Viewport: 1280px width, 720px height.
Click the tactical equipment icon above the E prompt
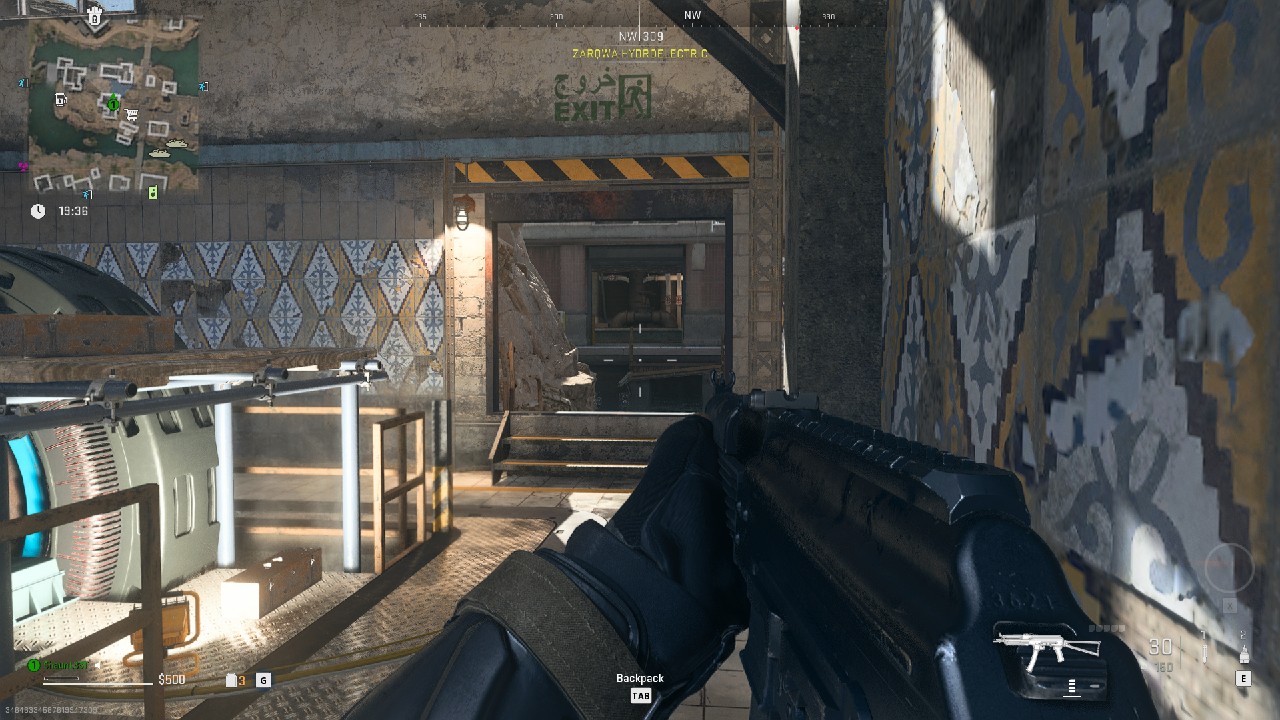click(x=1245, y=655)
